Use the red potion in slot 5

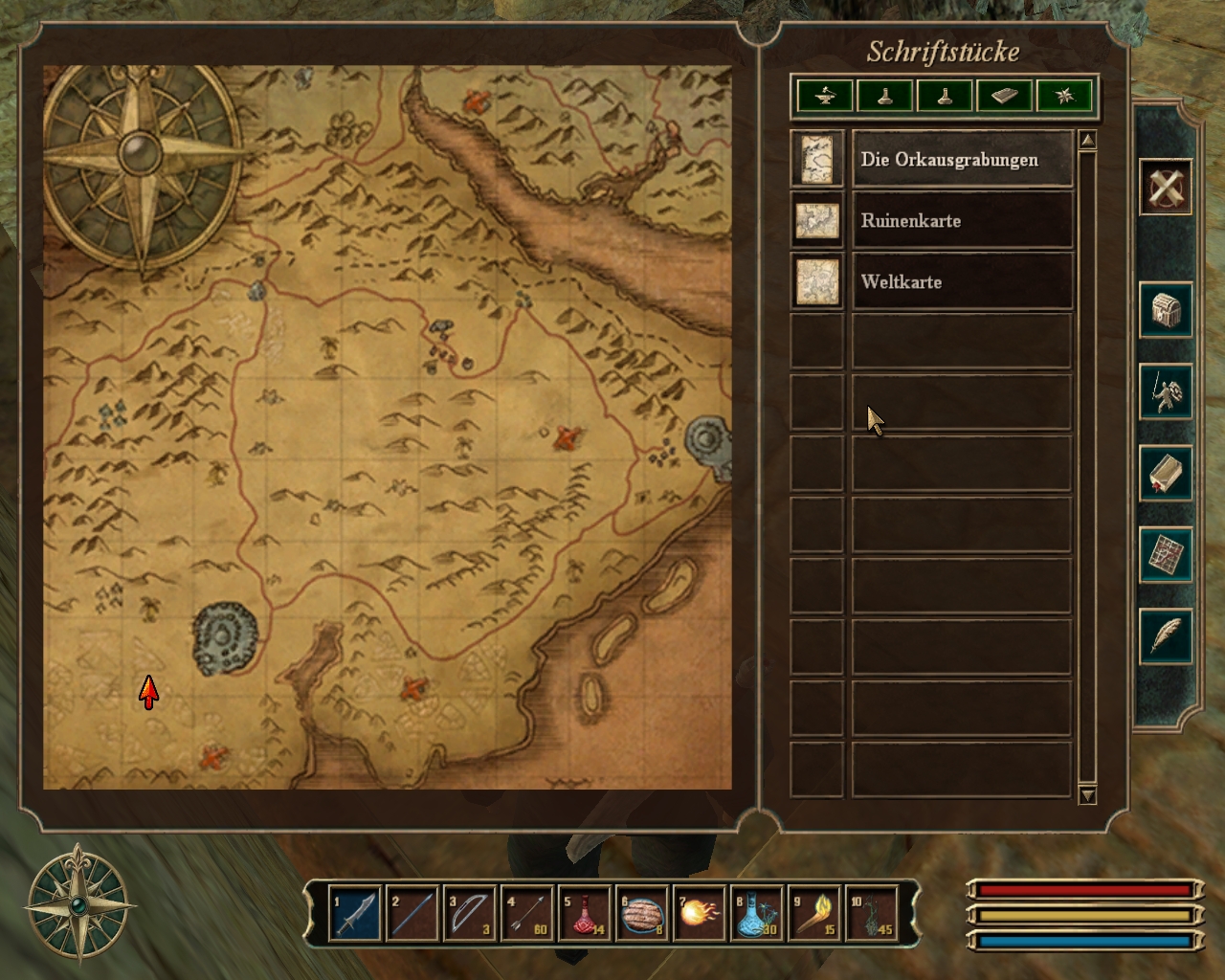[585, 914]
